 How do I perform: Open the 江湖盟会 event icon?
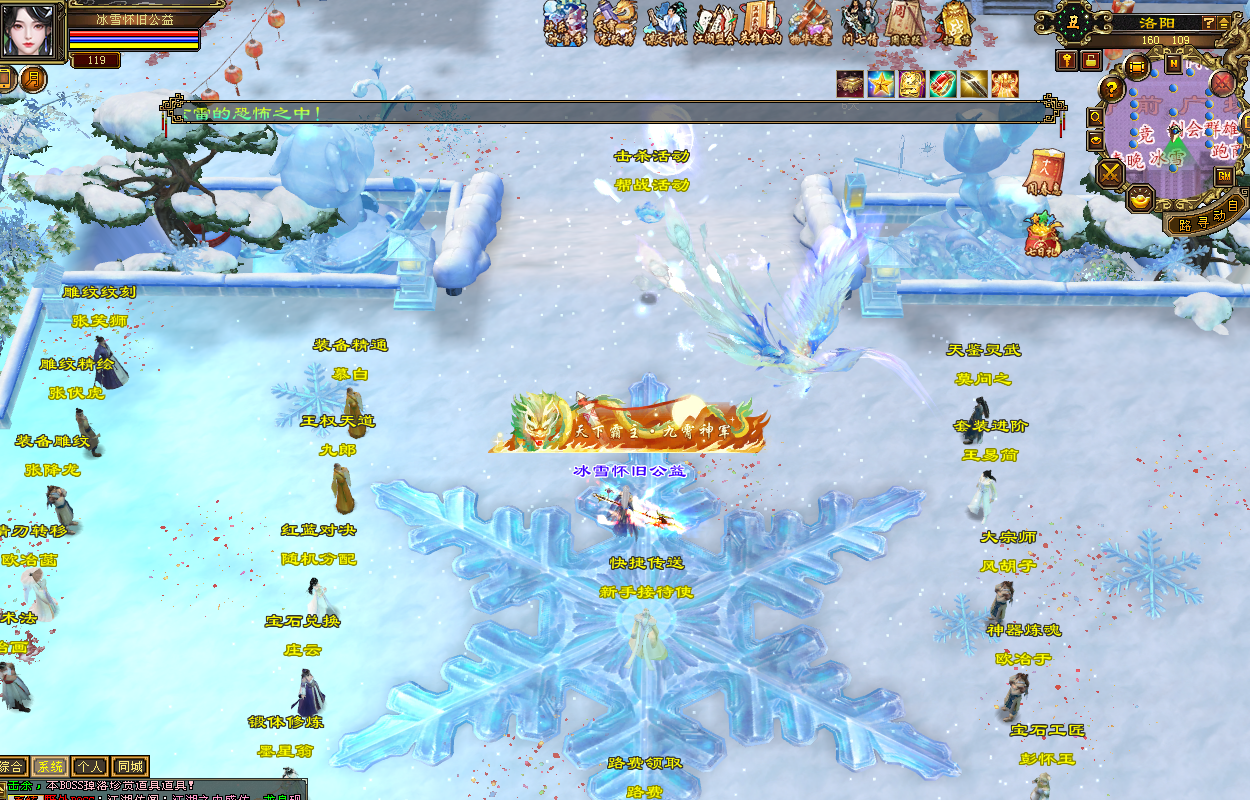[714, 24]
